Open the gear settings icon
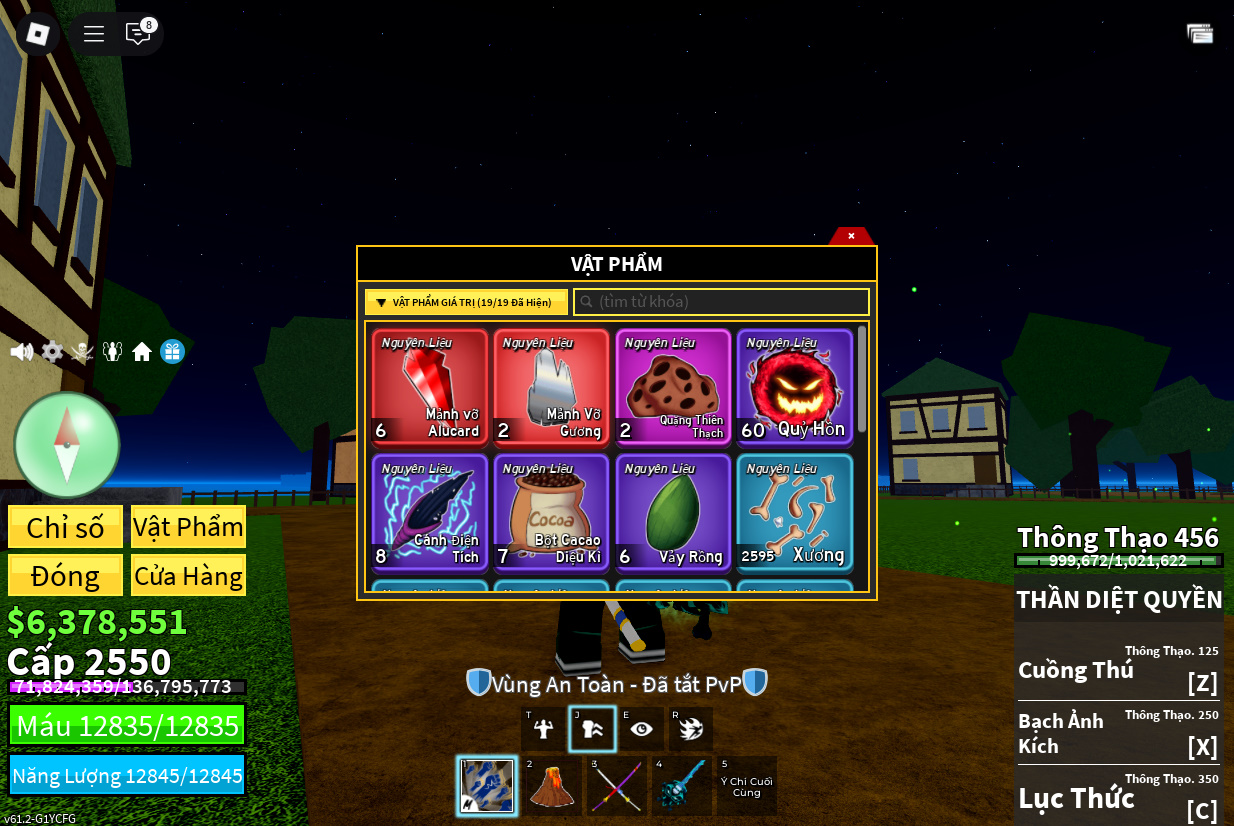1234x826 pixels. point(52,352)
